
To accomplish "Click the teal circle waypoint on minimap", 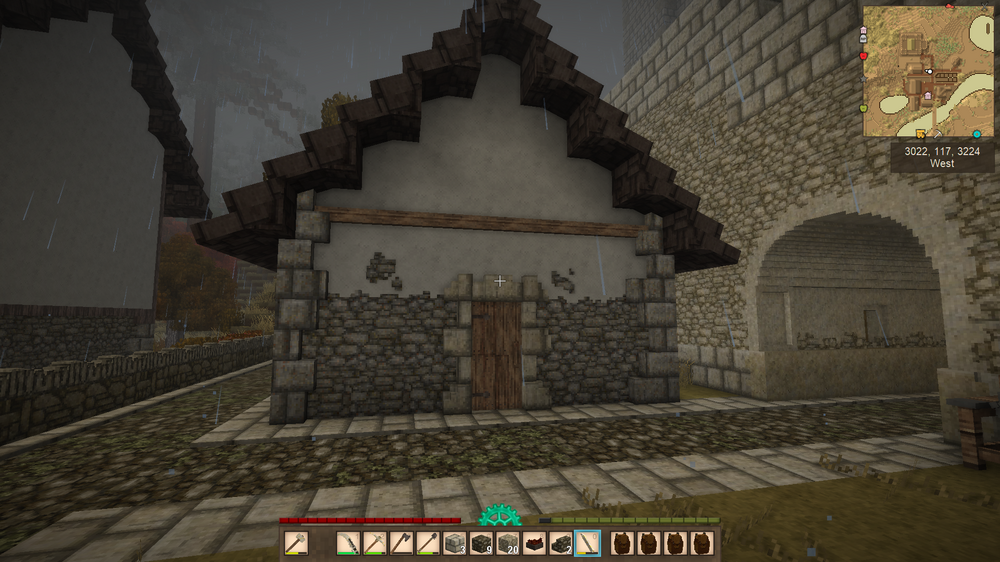I will pyautogui.click(x=977, y=134).
